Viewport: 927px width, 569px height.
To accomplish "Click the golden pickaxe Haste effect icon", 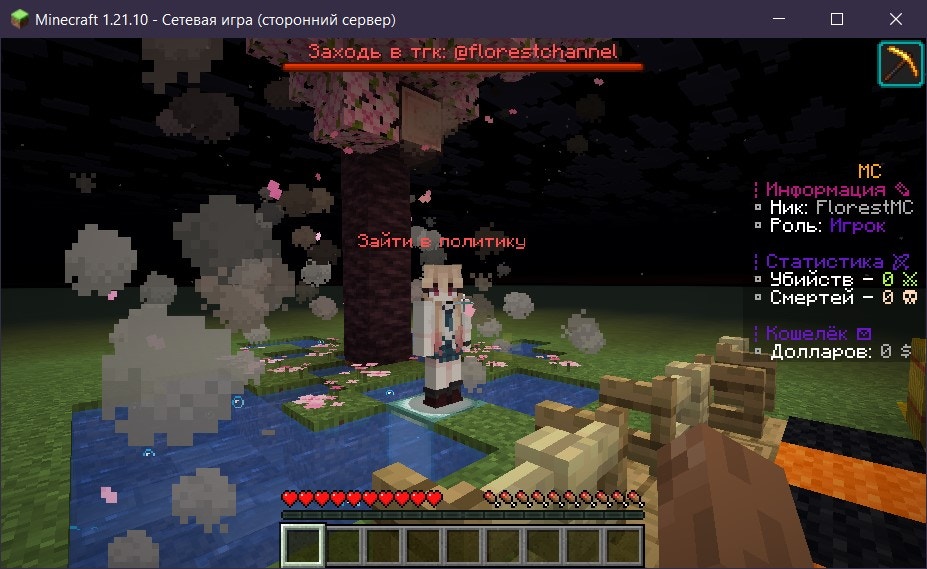I will 900,65.
